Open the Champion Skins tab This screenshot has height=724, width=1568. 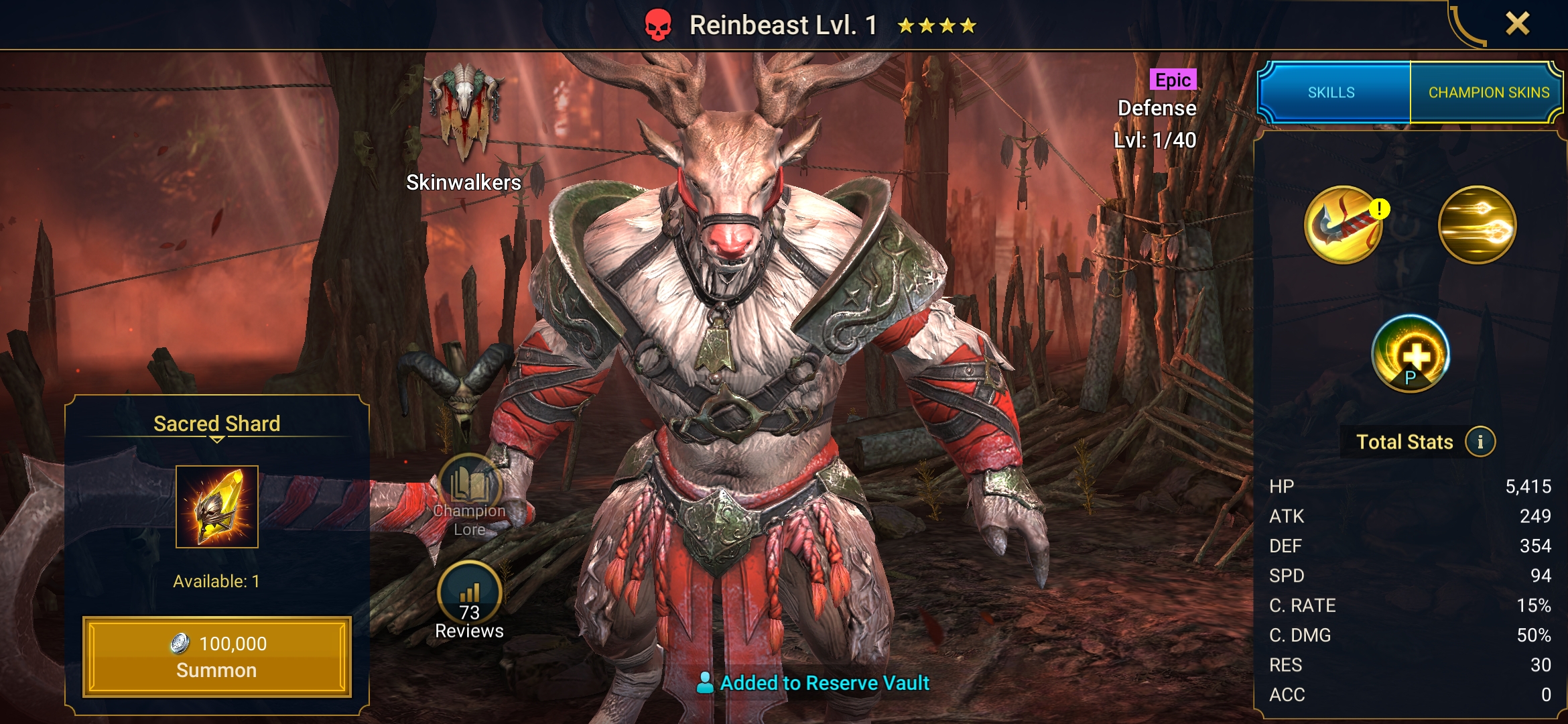coord(1488,93)
